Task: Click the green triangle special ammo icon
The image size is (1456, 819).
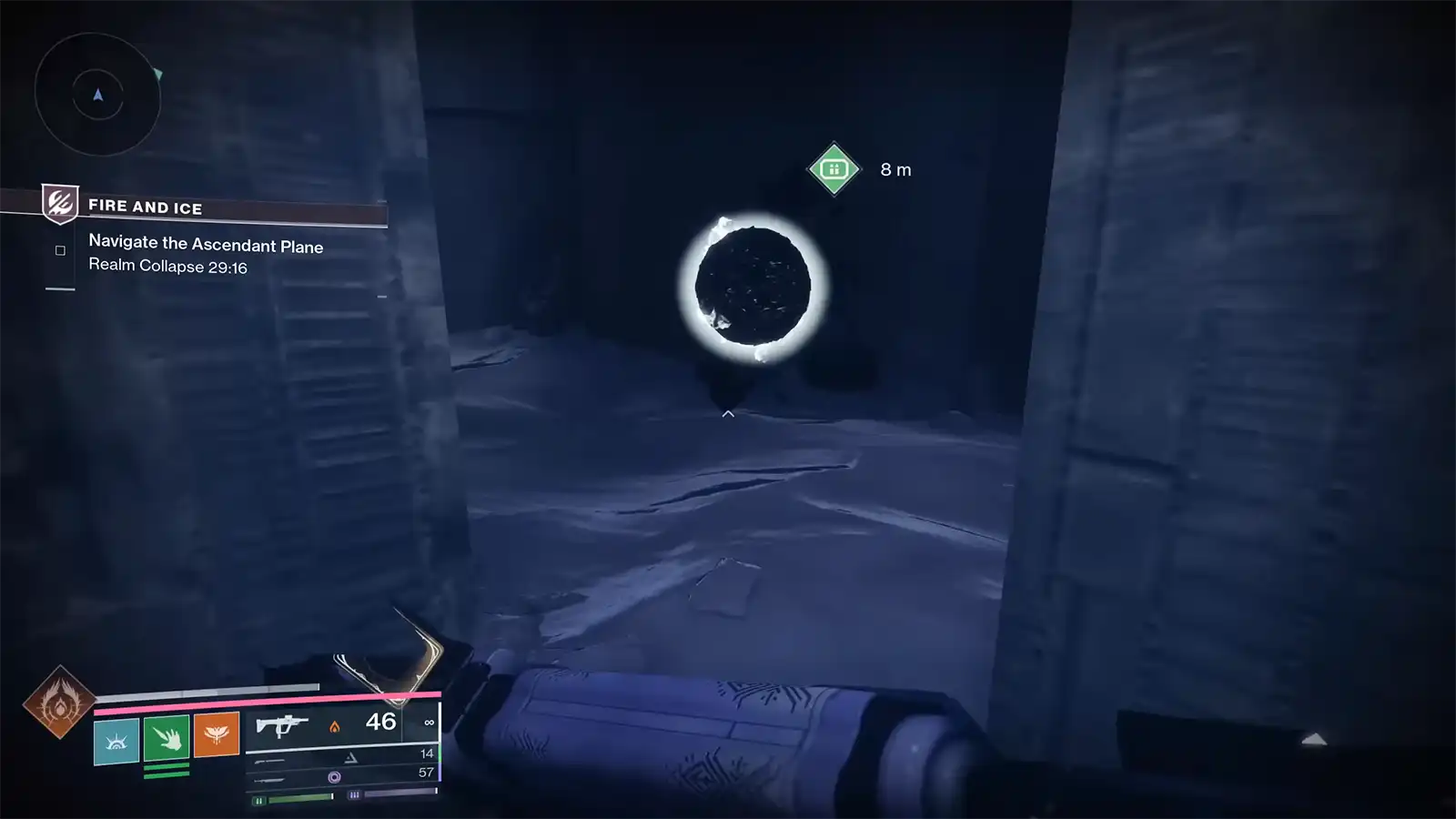Action: click(350, 756)
